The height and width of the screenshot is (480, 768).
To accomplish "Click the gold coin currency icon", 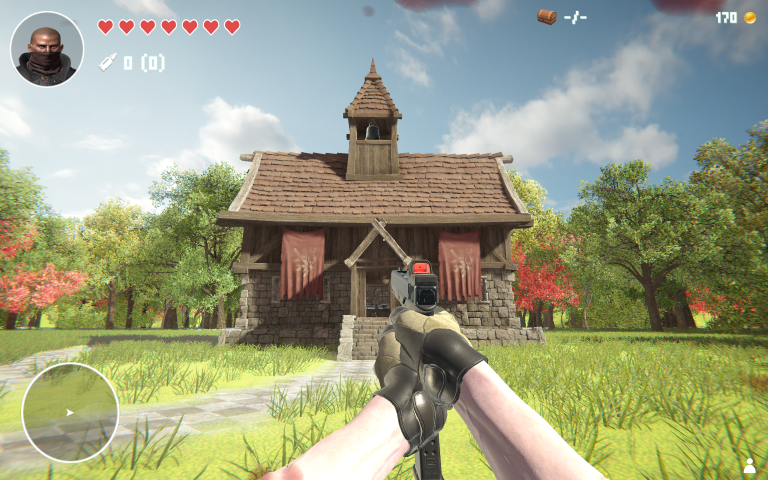I will pos(749,17).
